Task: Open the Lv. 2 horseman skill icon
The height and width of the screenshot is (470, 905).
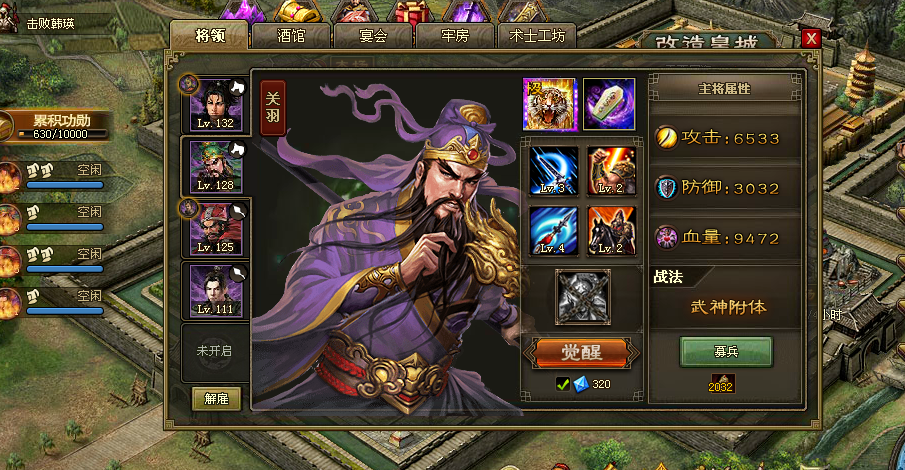Action: [x=612, y=231]
